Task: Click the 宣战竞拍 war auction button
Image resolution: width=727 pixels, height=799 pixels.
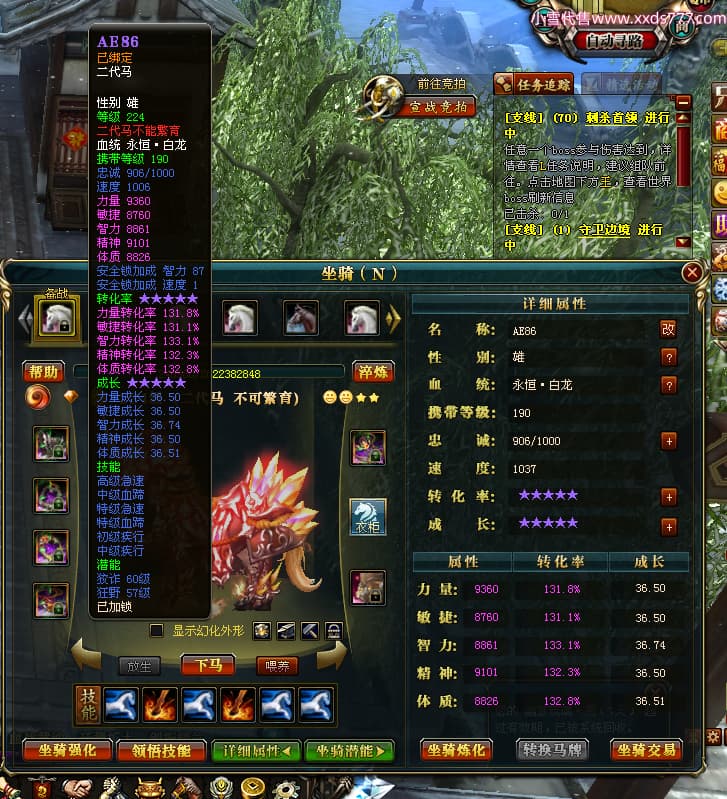Action: [x=436, y=106]
